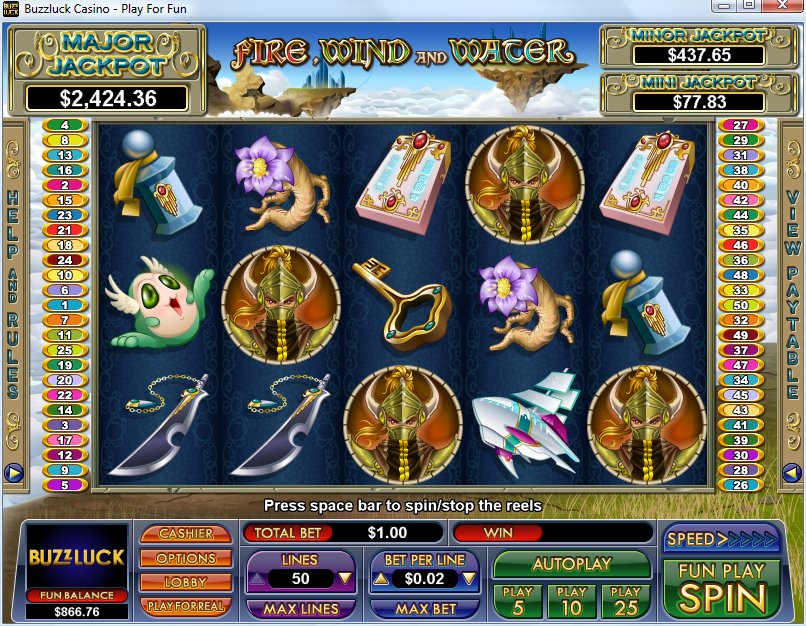
Task: Choose Play 5 autoplay spins
Action: 517,600
